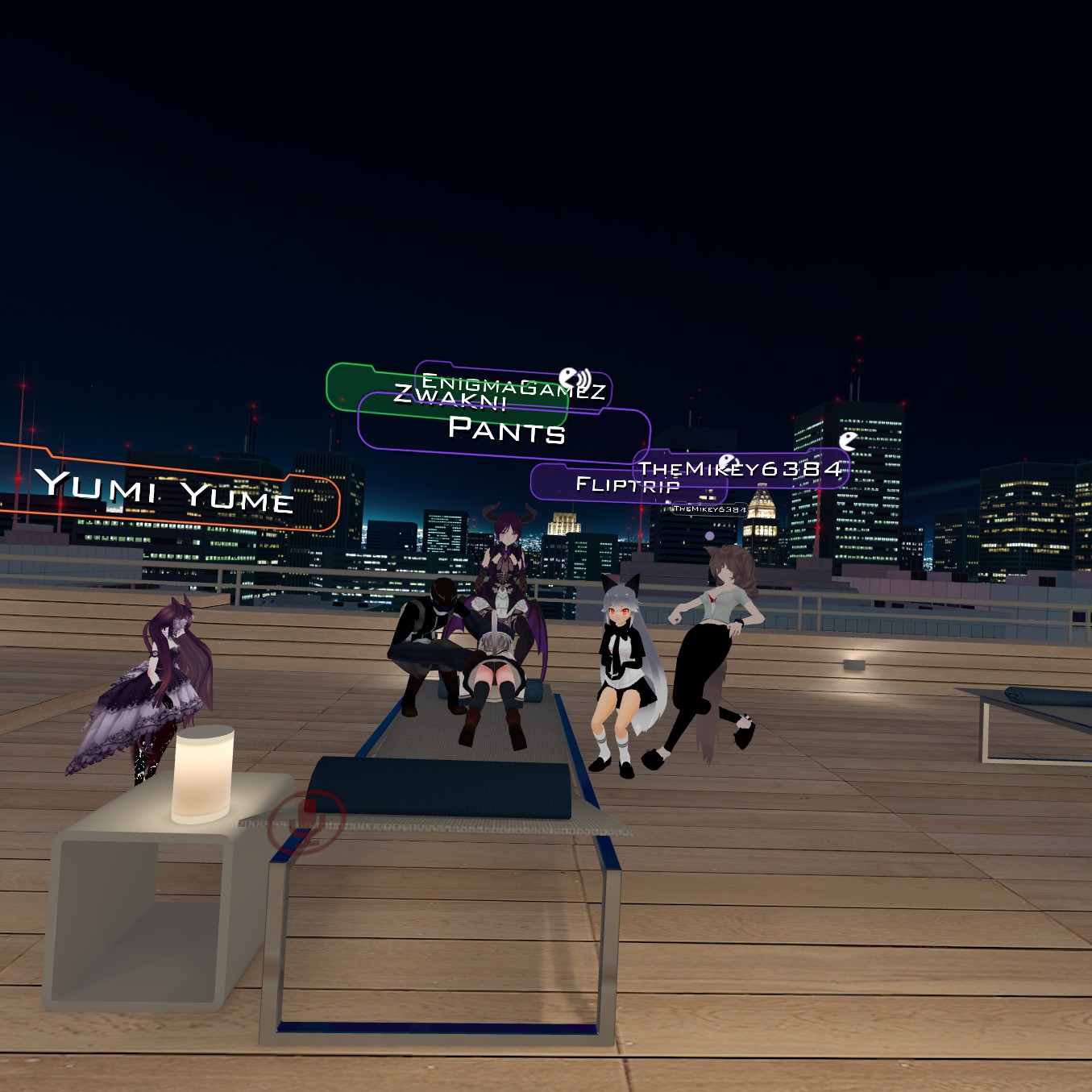Toggle the red muted microphone icon
The image size is (1092, 1092).
[x=307, y=820]
